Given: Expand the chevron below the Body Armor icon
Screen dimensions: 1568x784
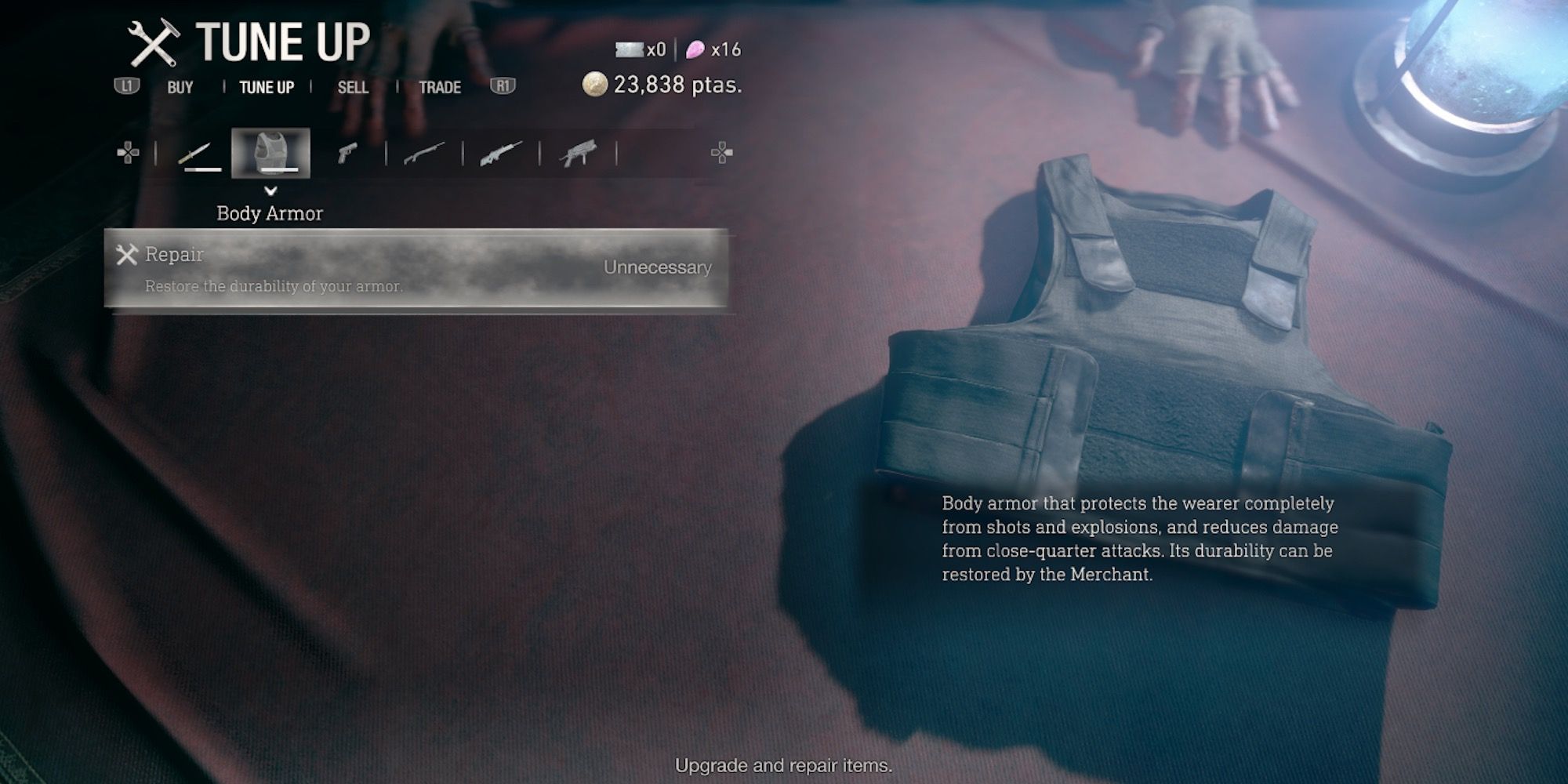Looking at the screenshot, I should (x=272, y=189).
